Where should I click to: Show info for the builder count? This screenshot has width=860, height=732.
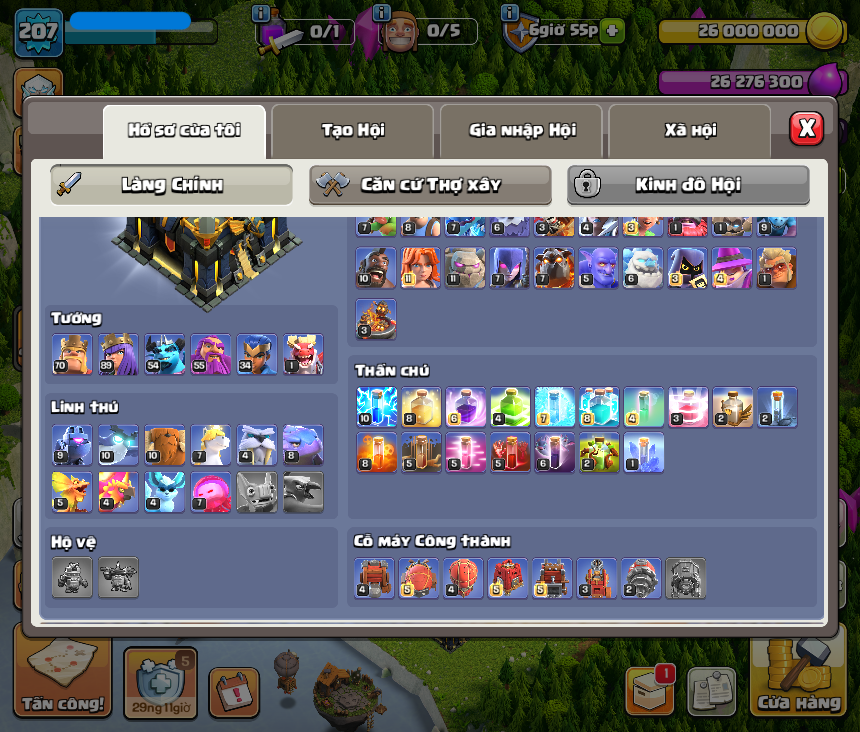[381, 13]
